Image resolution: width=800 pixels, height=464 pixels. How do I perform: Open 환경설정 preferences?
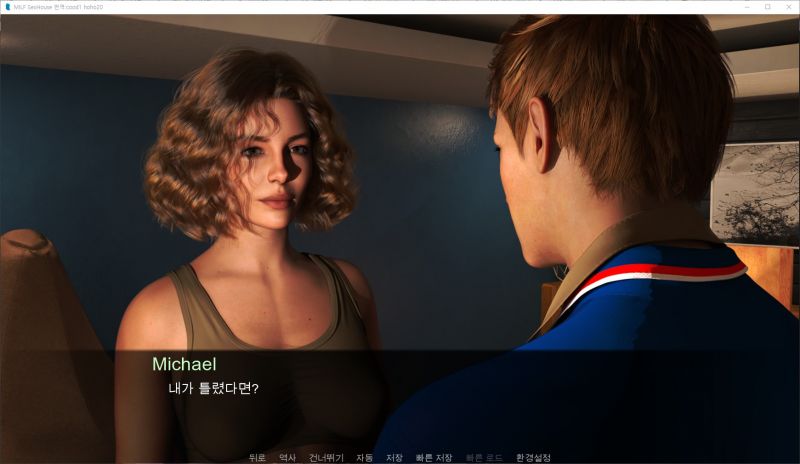click(x=533, y=457)
